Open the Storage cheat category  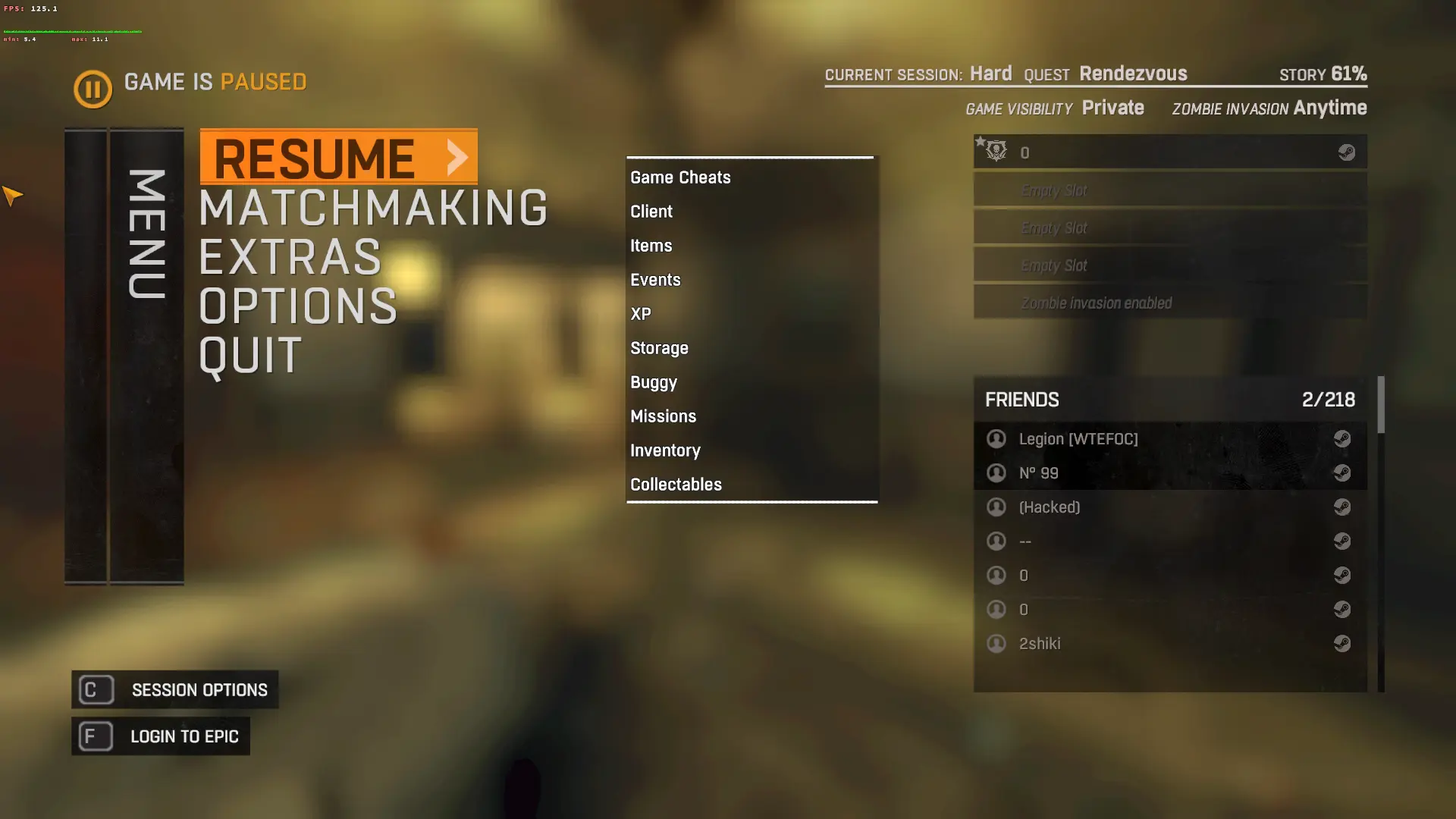(x=659, y=348)
